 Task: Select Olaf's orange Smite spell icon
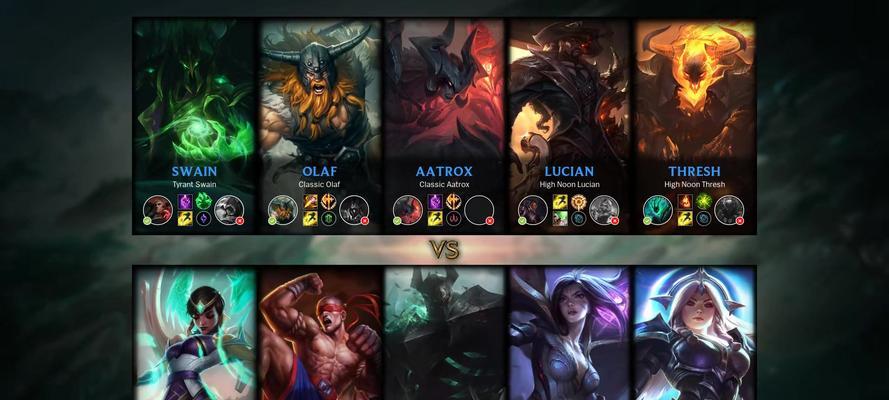(310, 202)
